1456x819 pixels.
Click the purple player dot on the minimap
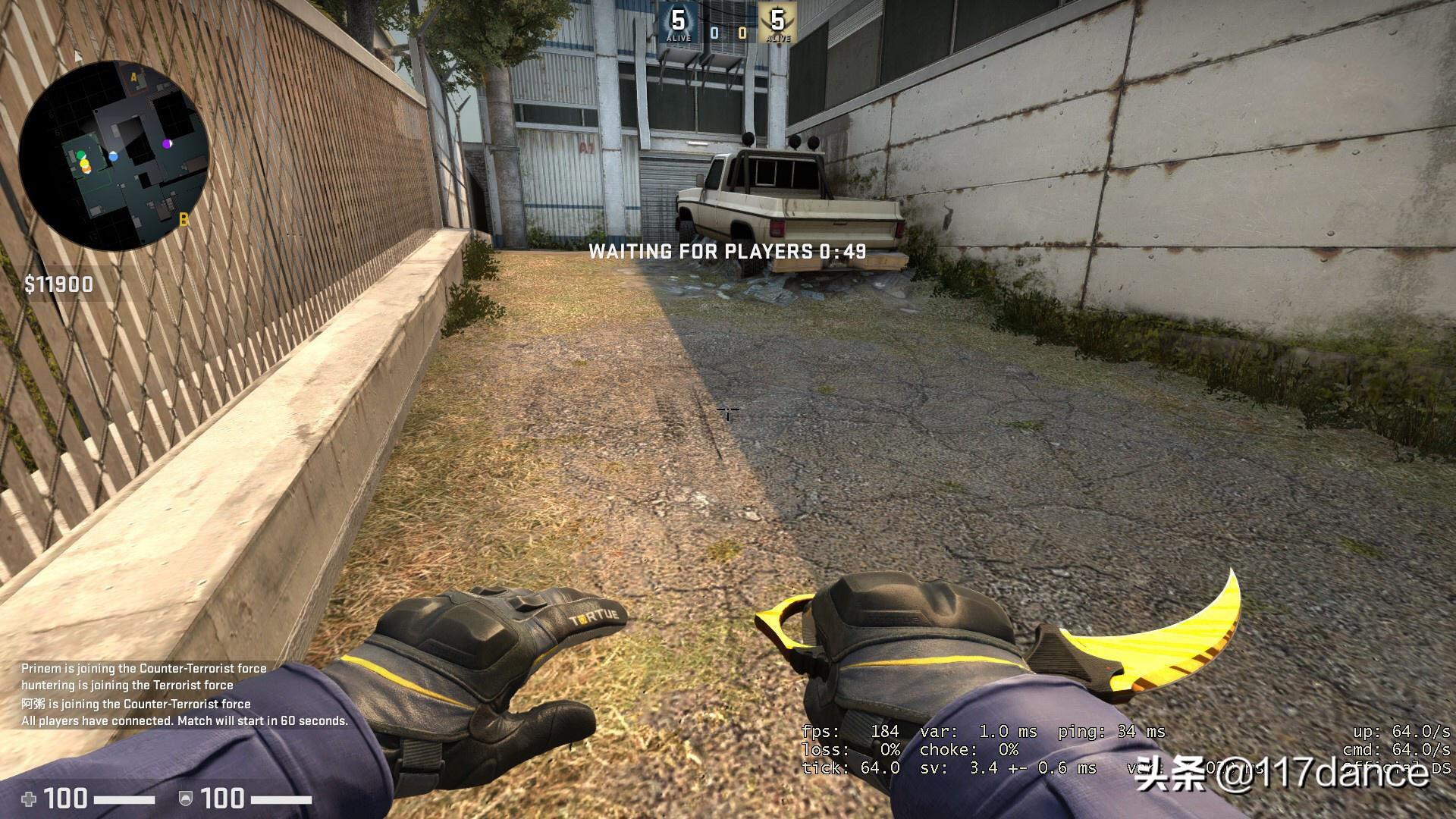[167, 144]
